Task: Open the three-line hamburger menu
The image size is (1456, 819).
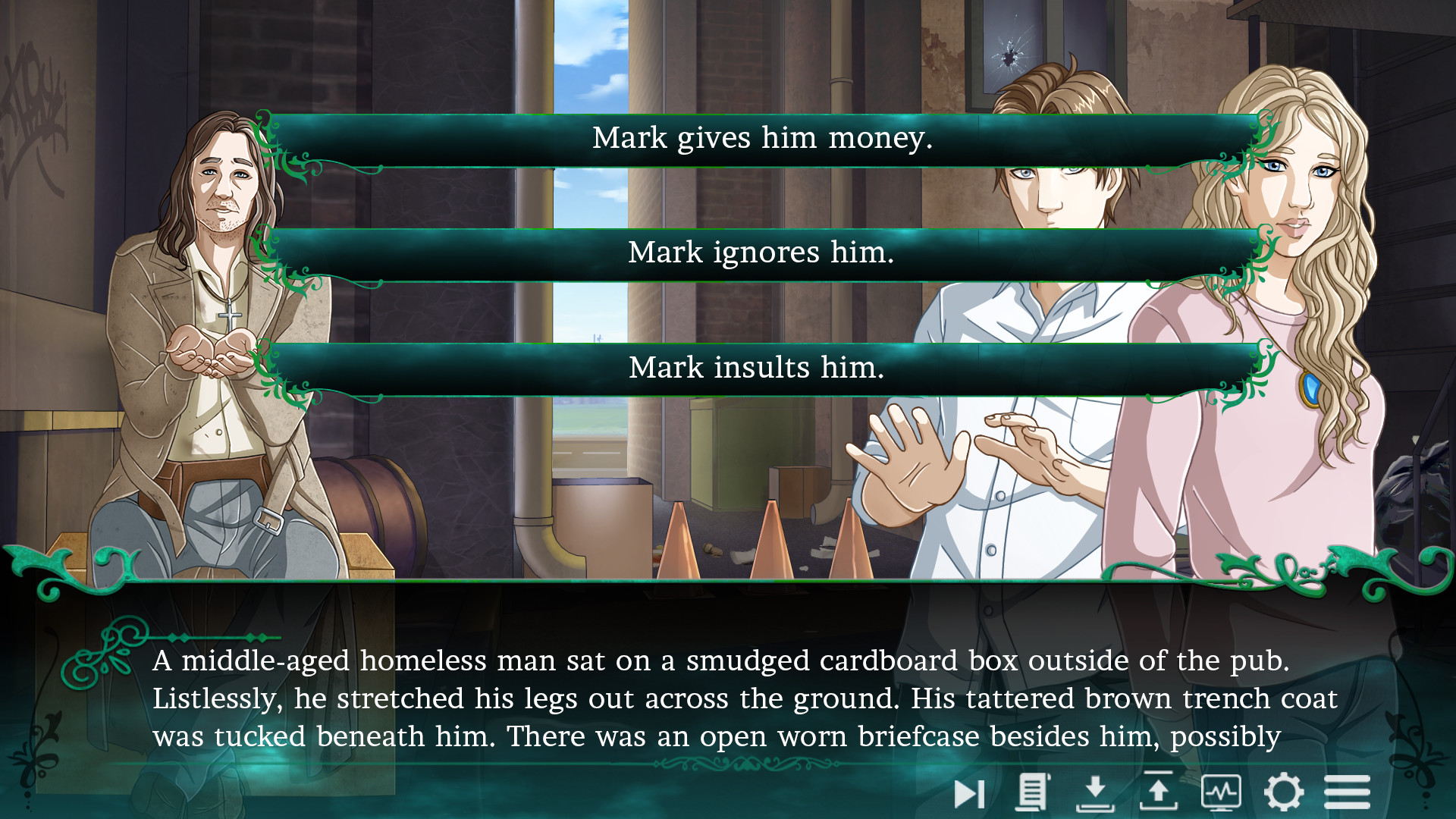Action: click(1347, 792)
